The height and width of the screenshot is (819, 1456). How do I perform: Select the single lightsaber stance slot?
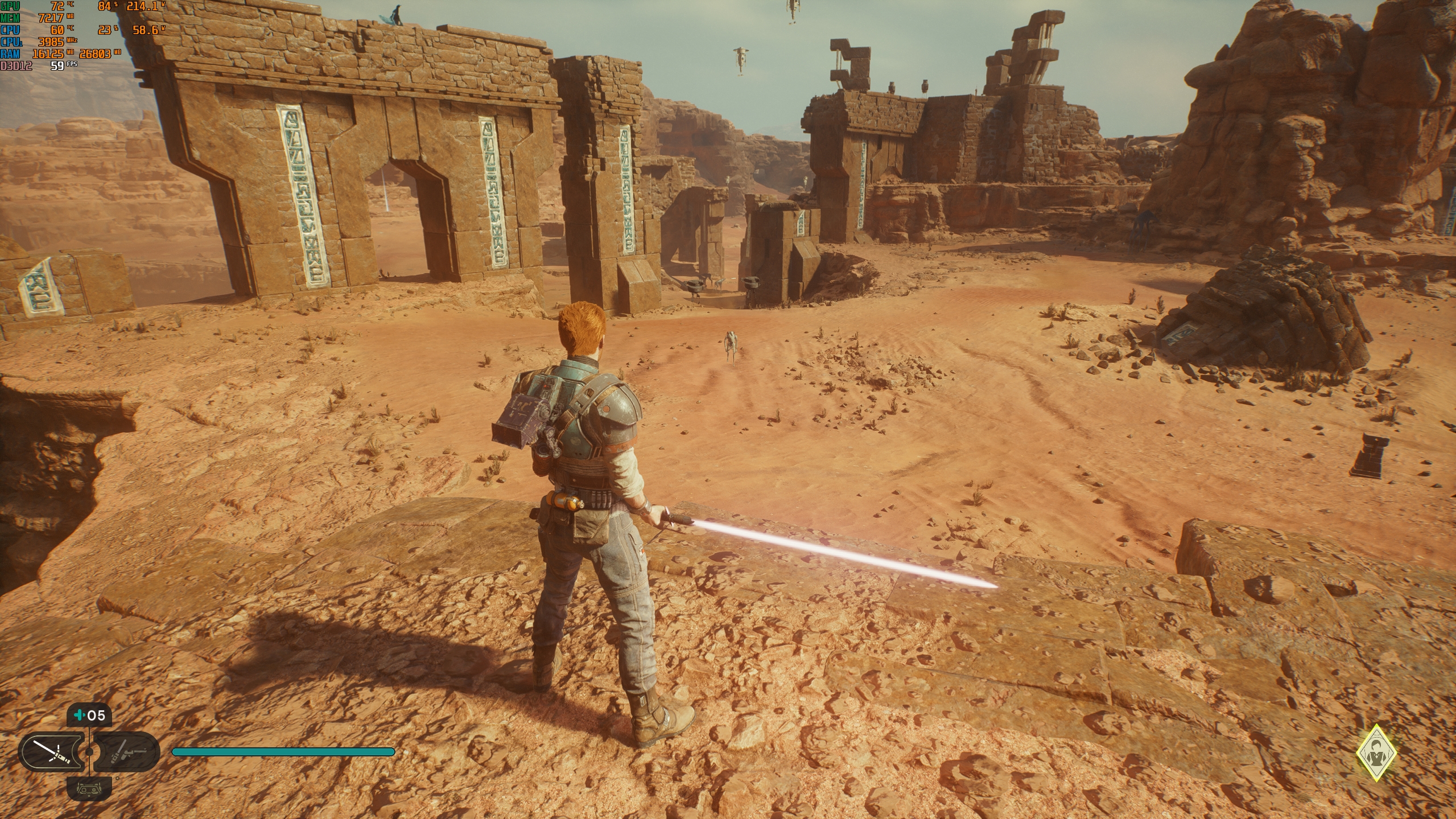[x=51, y=752]
